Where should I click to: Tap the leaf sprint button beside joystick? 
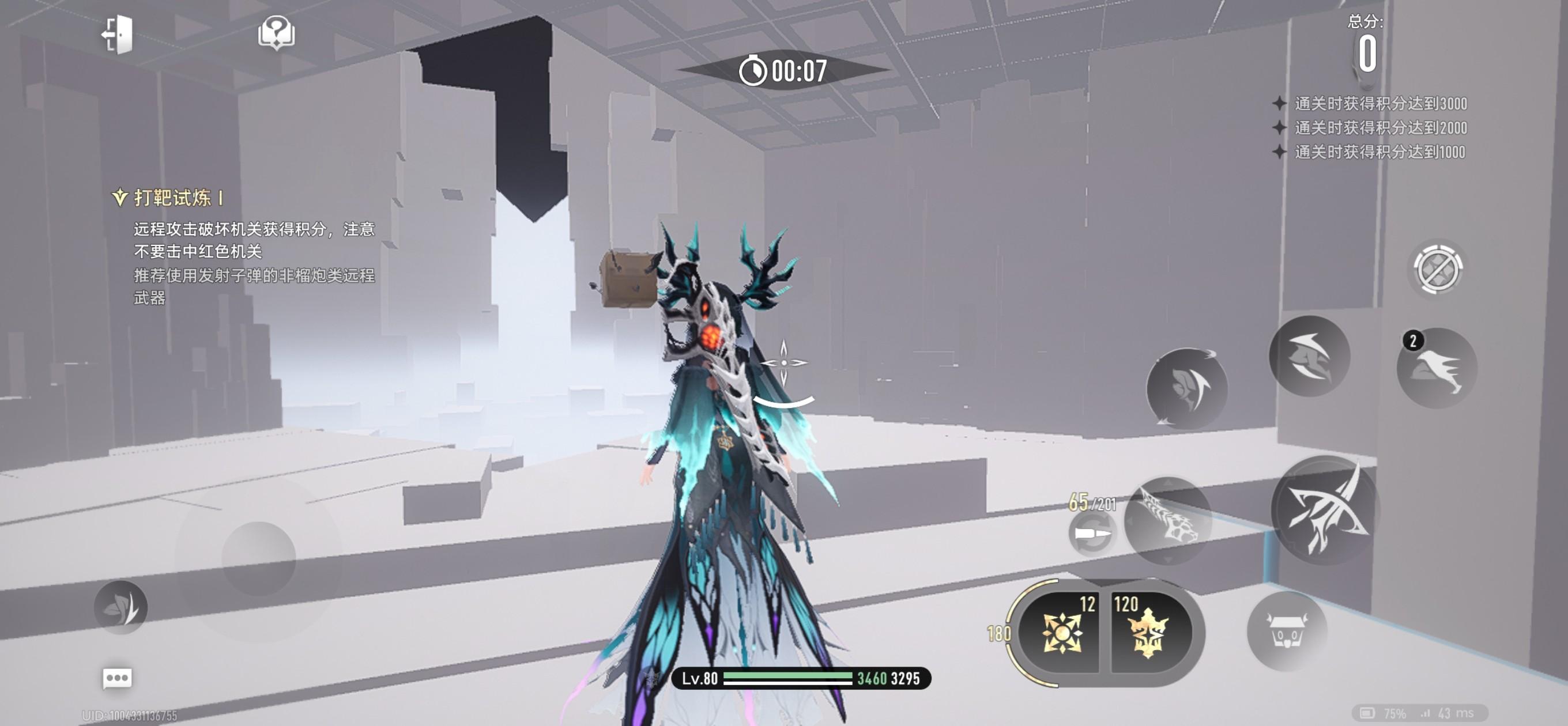pyautogui.click(x=120, y=607)
